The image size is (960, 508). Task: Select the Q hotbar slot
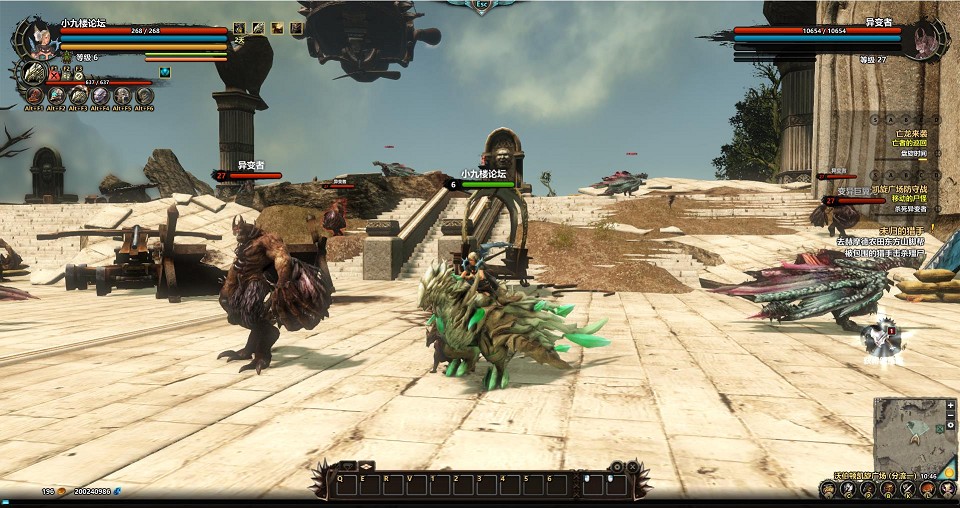tap(345, 484)
